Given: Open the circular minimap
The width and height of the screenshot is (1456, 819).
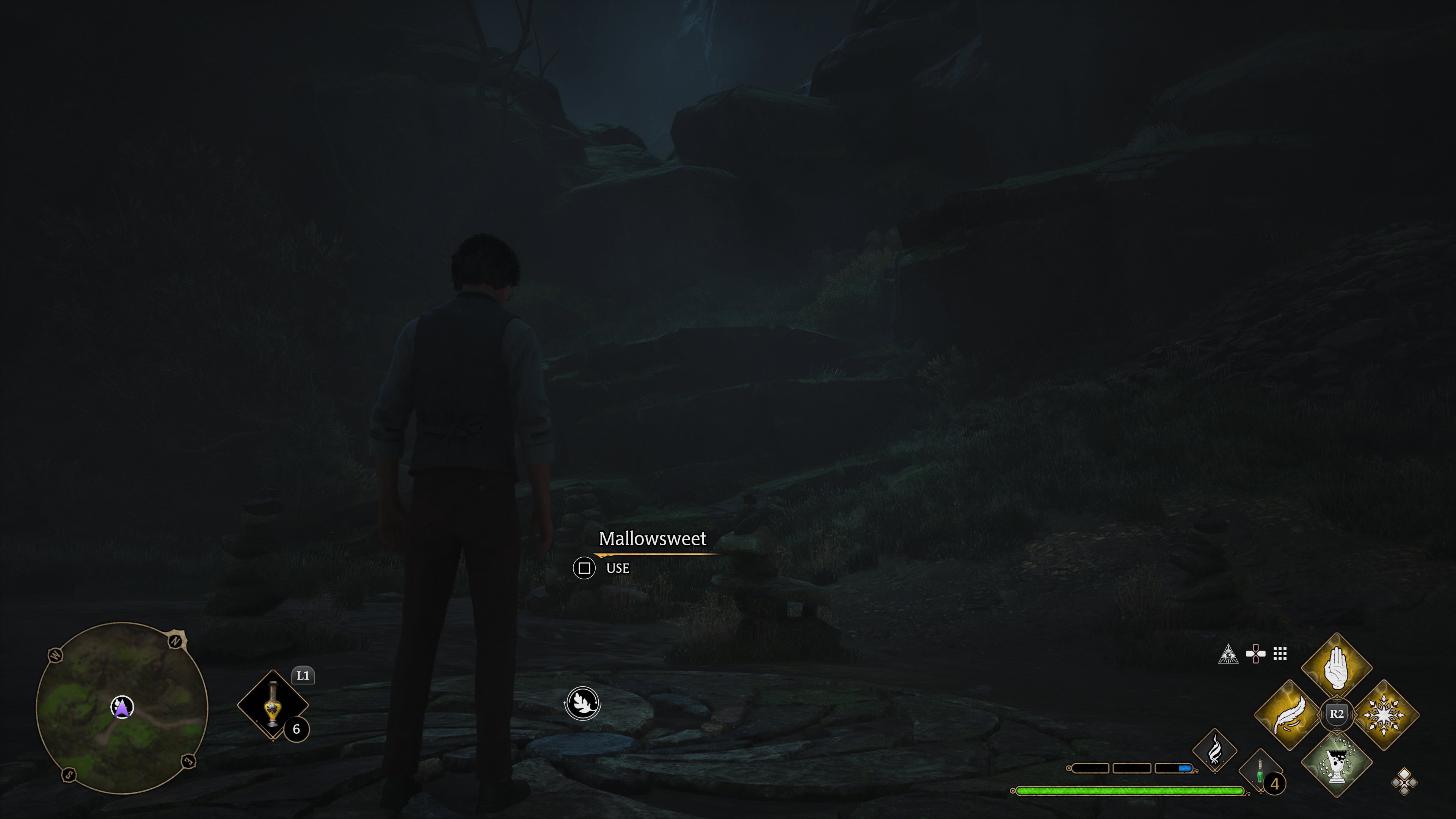Looking at the screenshot, I should pos(121,707).
